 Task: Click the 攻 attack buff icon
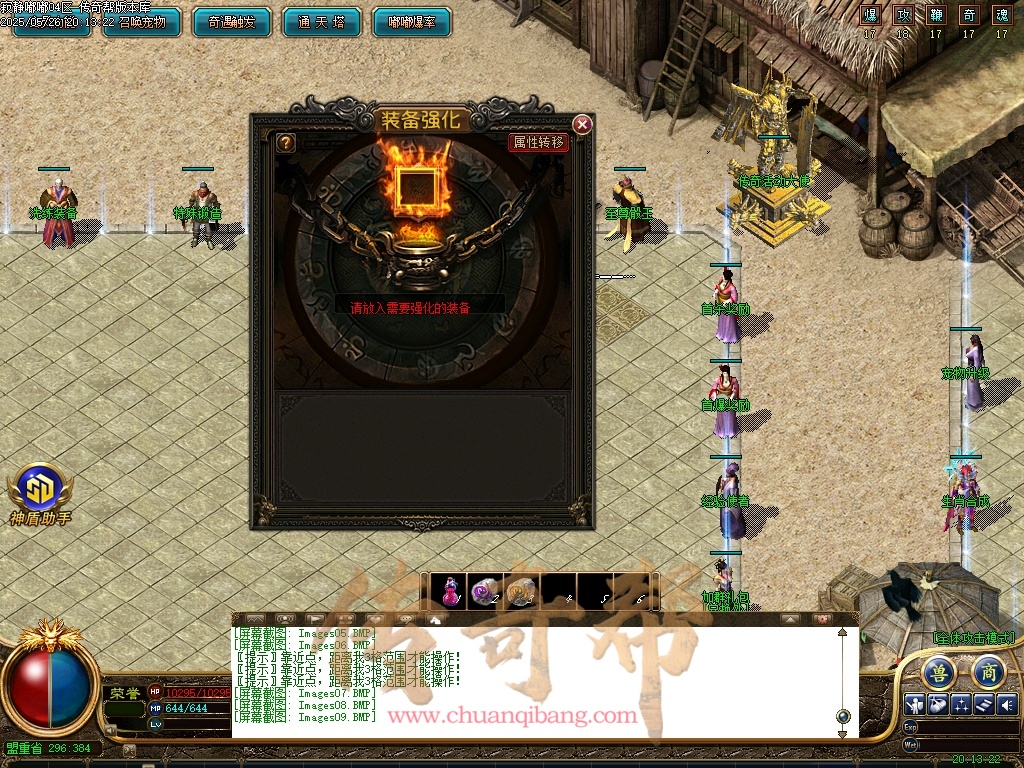903,15
